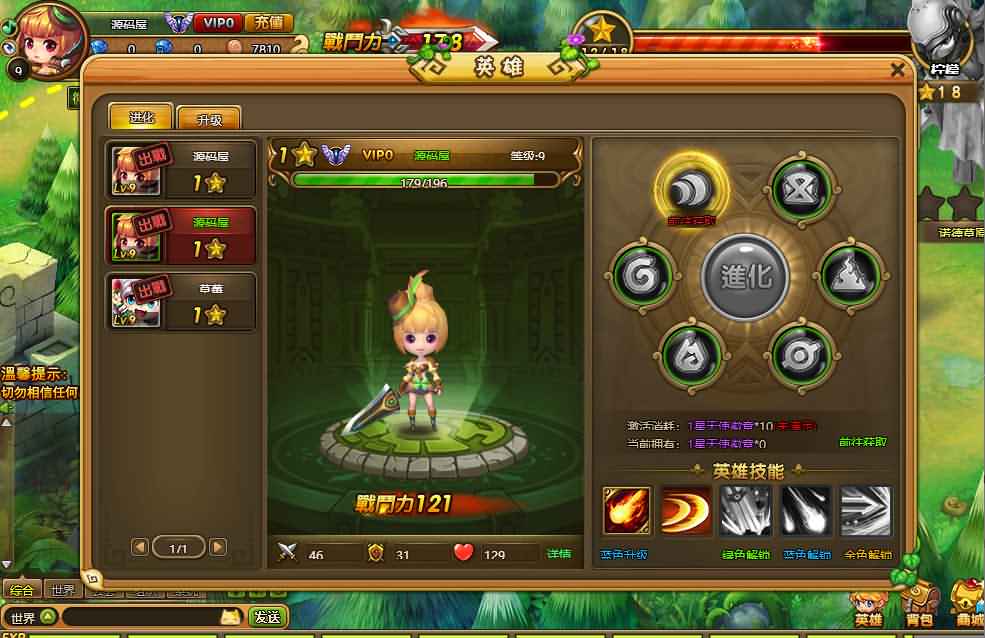Click the 充值 recharge button
Screen dimensions: 985x638
click(x=267, y=22)
